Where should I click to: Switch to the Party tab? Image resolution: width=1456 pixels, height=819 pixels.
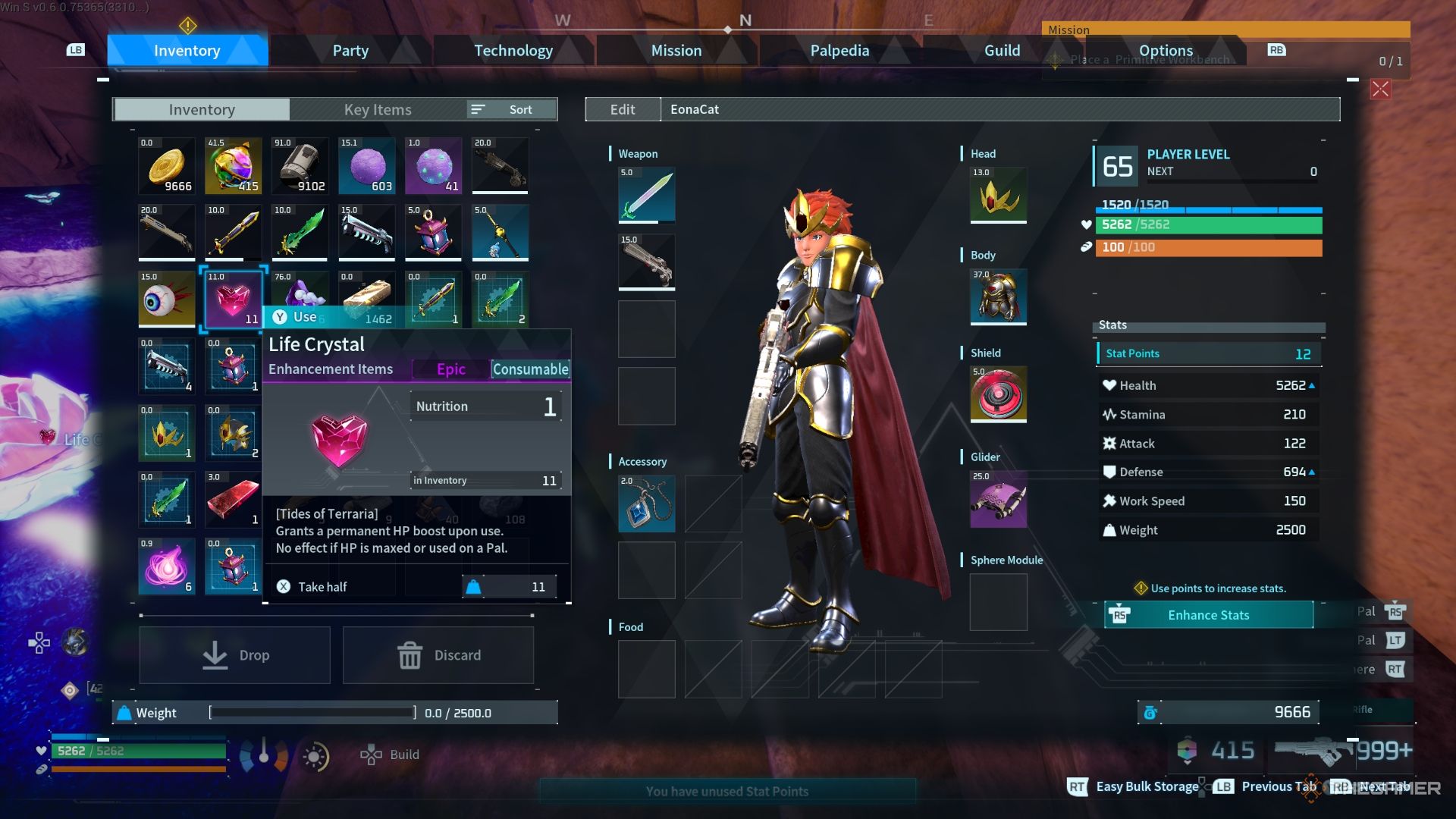pos(350,51)
